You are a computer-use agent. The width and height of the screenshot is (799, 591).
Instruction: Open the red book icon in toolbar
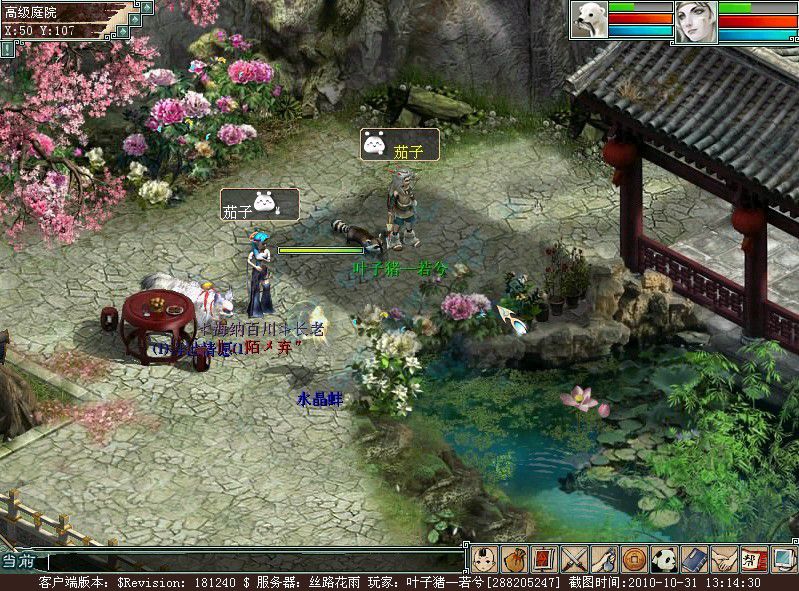[543, 559]
